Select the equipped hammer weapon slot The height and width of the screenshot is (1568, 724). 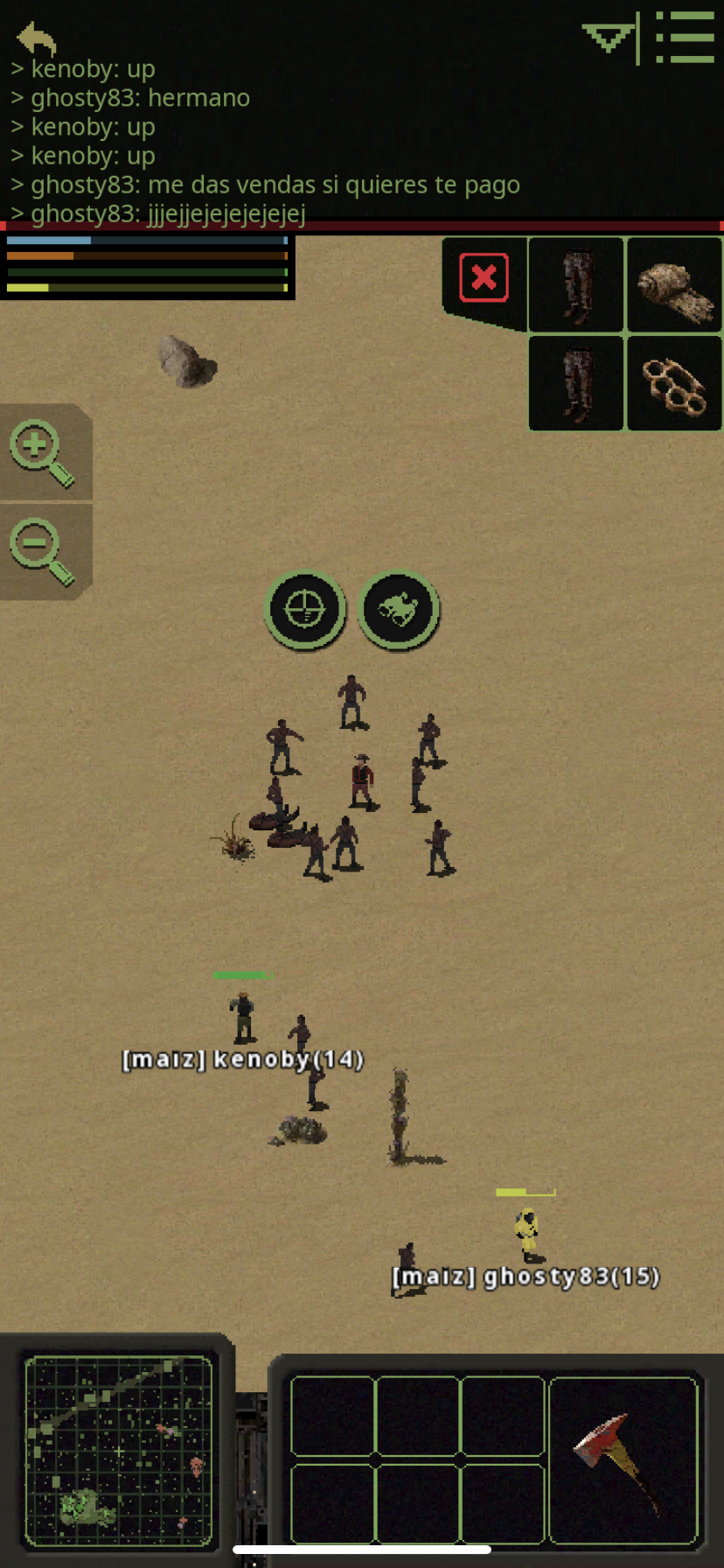pos(623,1459)
